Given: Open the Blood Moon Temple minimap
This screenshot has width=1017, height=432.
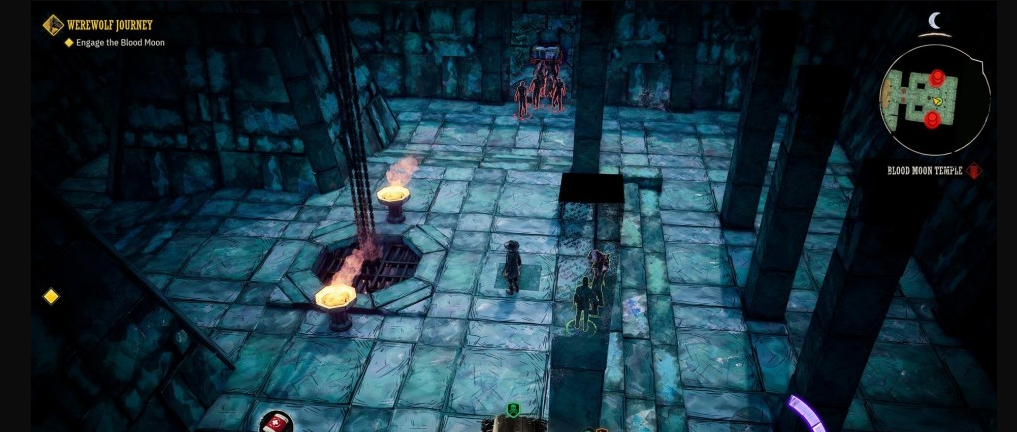Looking at the screenshot, I should (934, 100).
